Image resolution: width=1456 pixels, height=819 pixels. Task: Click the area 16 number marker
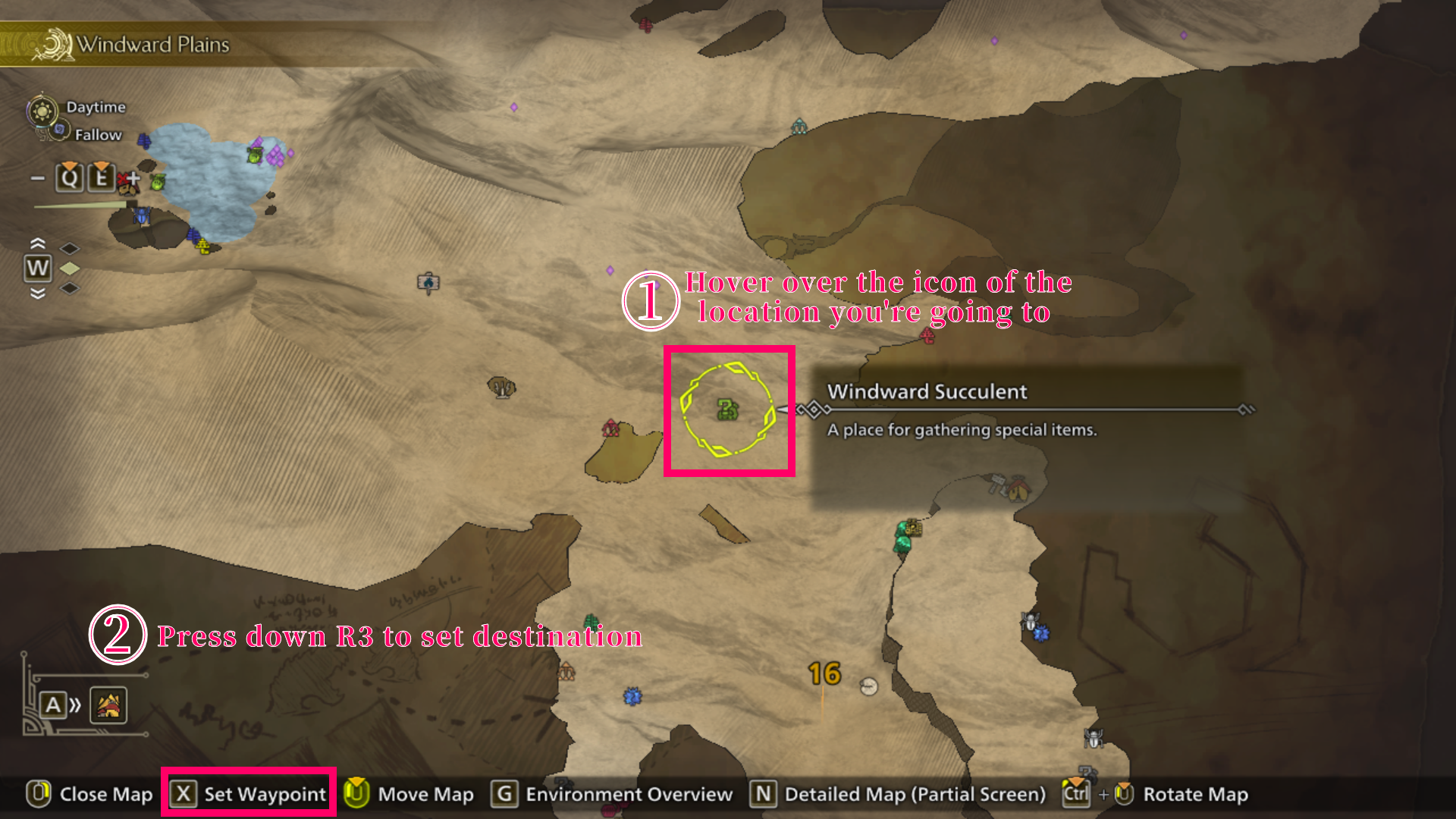[x=824, y=673]
